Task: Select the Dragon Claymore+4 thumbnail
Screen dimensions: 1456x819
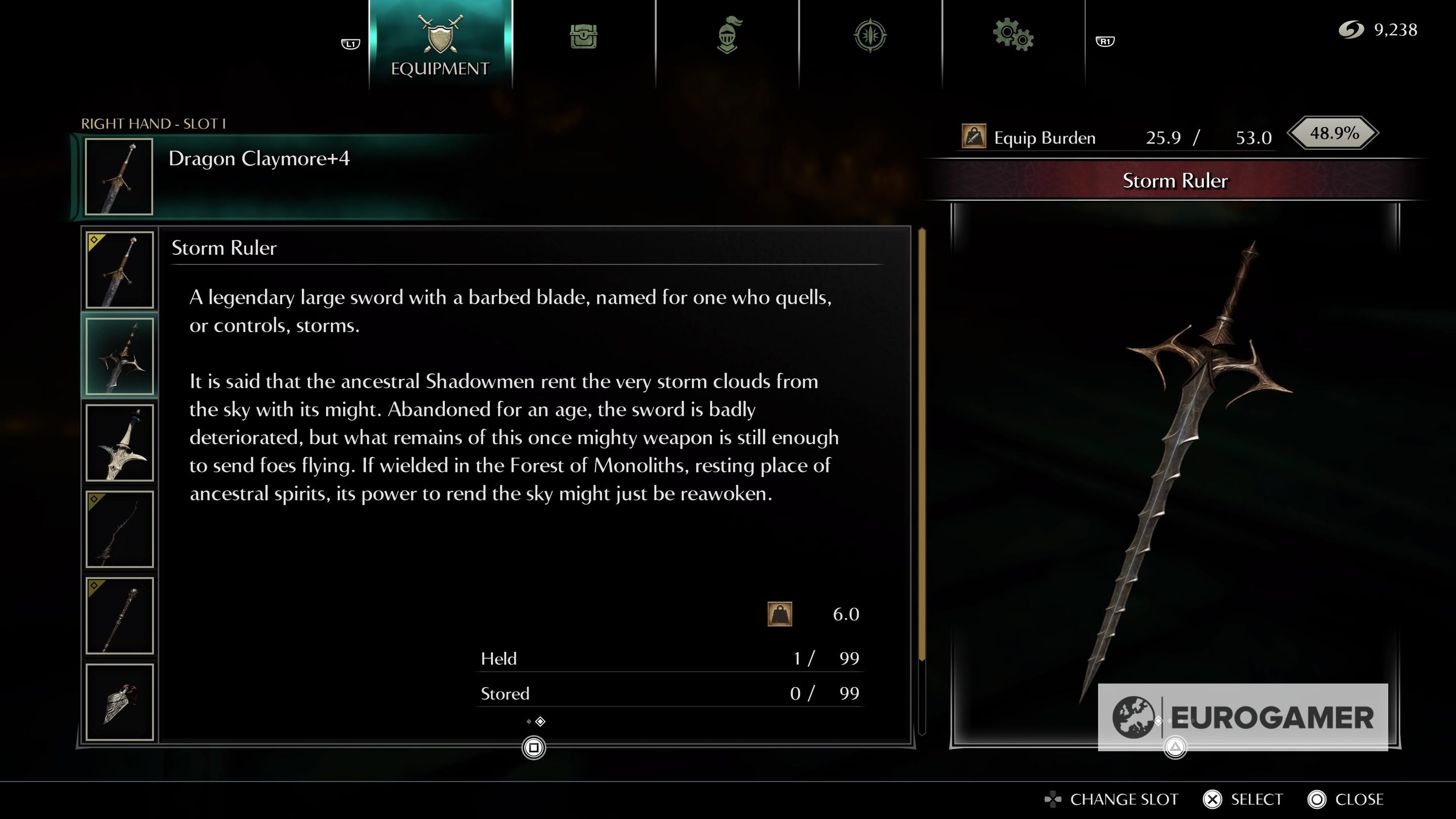Action: [x=118, y=176]
